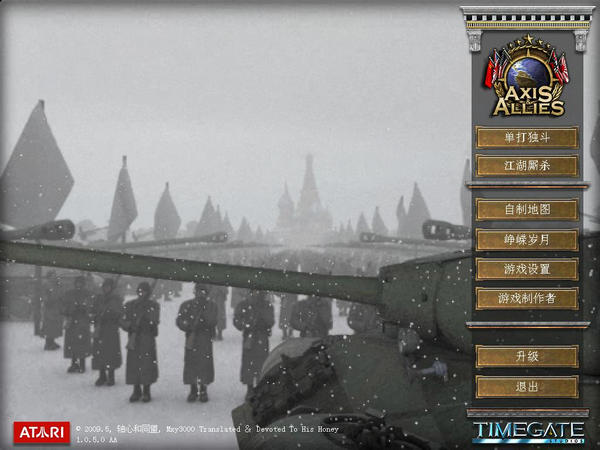Open the 自制地图 custom map option
This screenshot has height=450, width=600.
coord(526,210)
